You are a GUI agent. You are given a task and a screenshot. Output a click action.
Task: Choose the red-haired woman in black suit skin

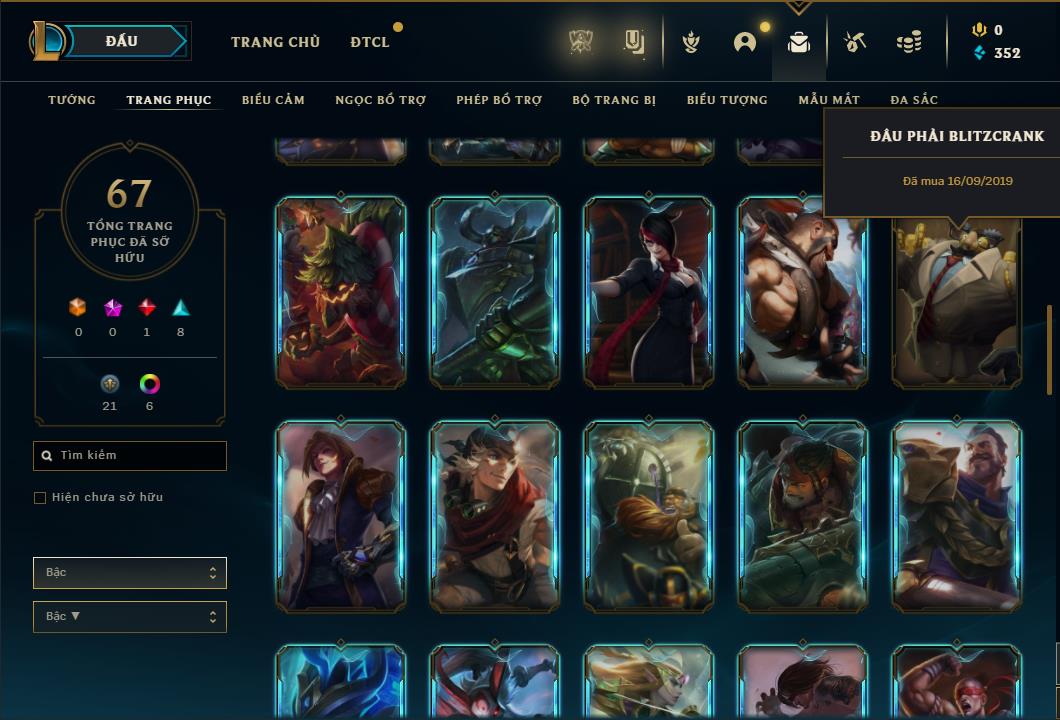[649, 292]
